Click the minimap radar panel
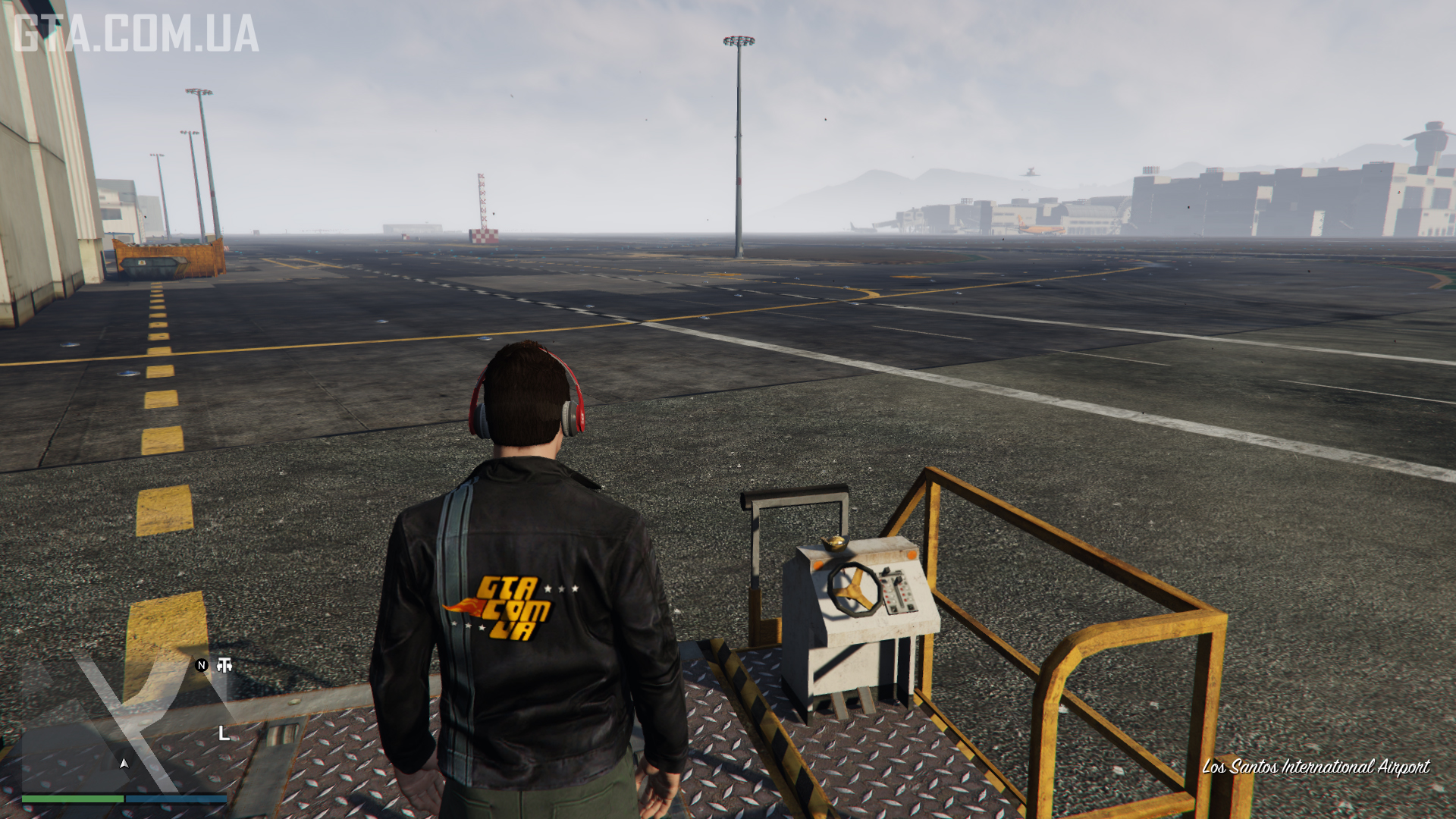This screenshot has height=819, width=1456. point(124,724)
